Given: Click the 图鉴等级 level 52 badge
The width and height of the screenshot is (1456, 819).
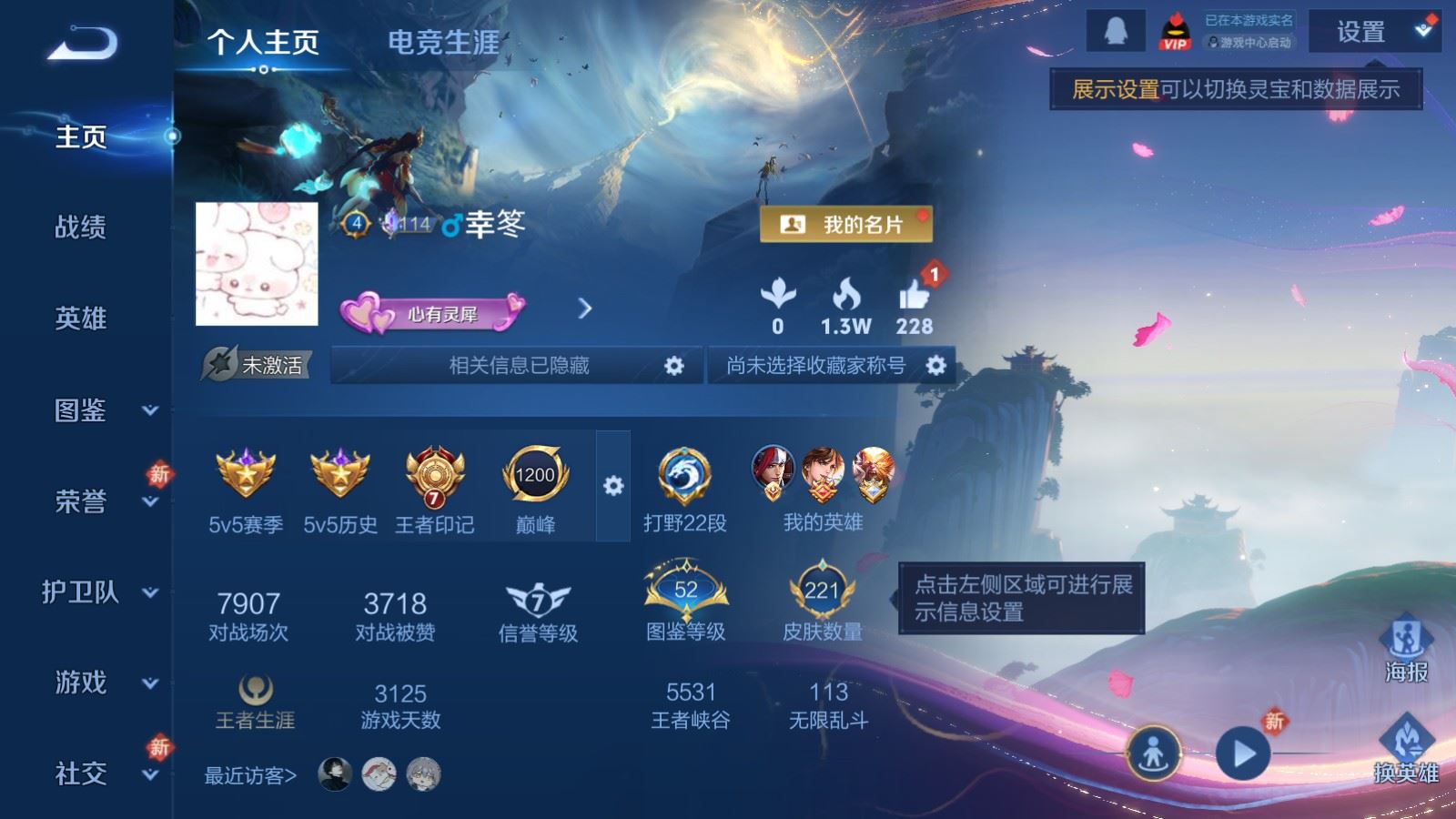Looking at the screenshot, I should click(690, 591).
